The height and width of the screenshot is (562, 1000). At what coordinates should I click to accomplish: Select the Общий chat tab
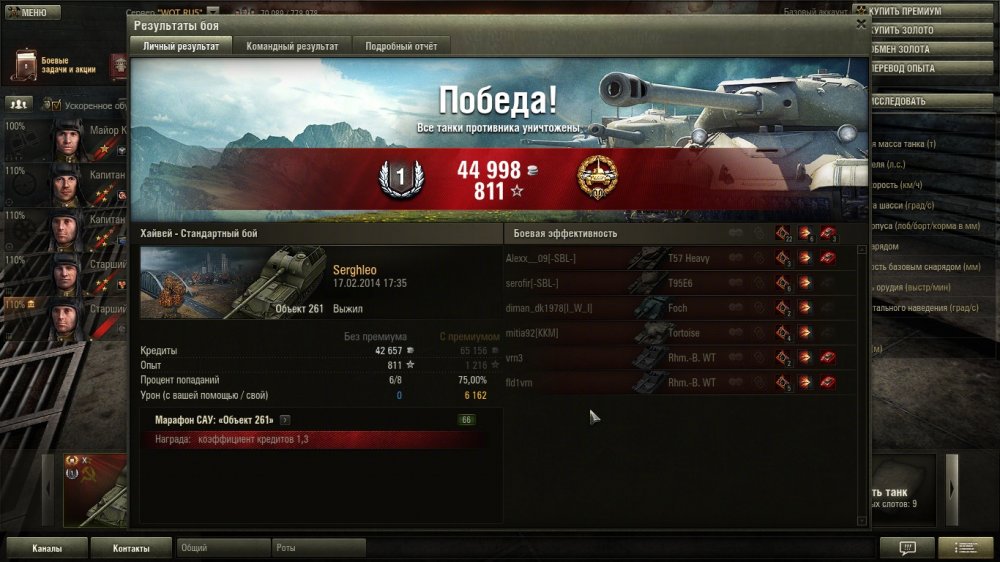222,548
